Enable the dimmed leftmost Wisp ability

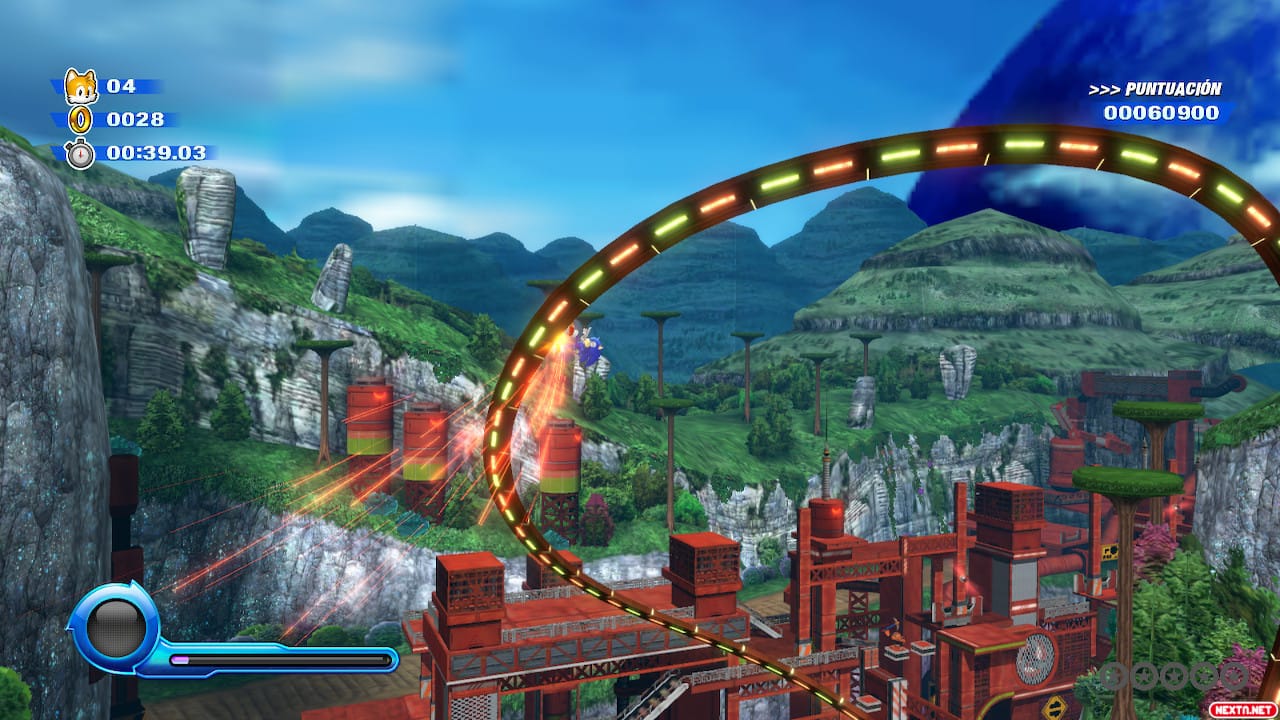click(x=1112, y=676)
